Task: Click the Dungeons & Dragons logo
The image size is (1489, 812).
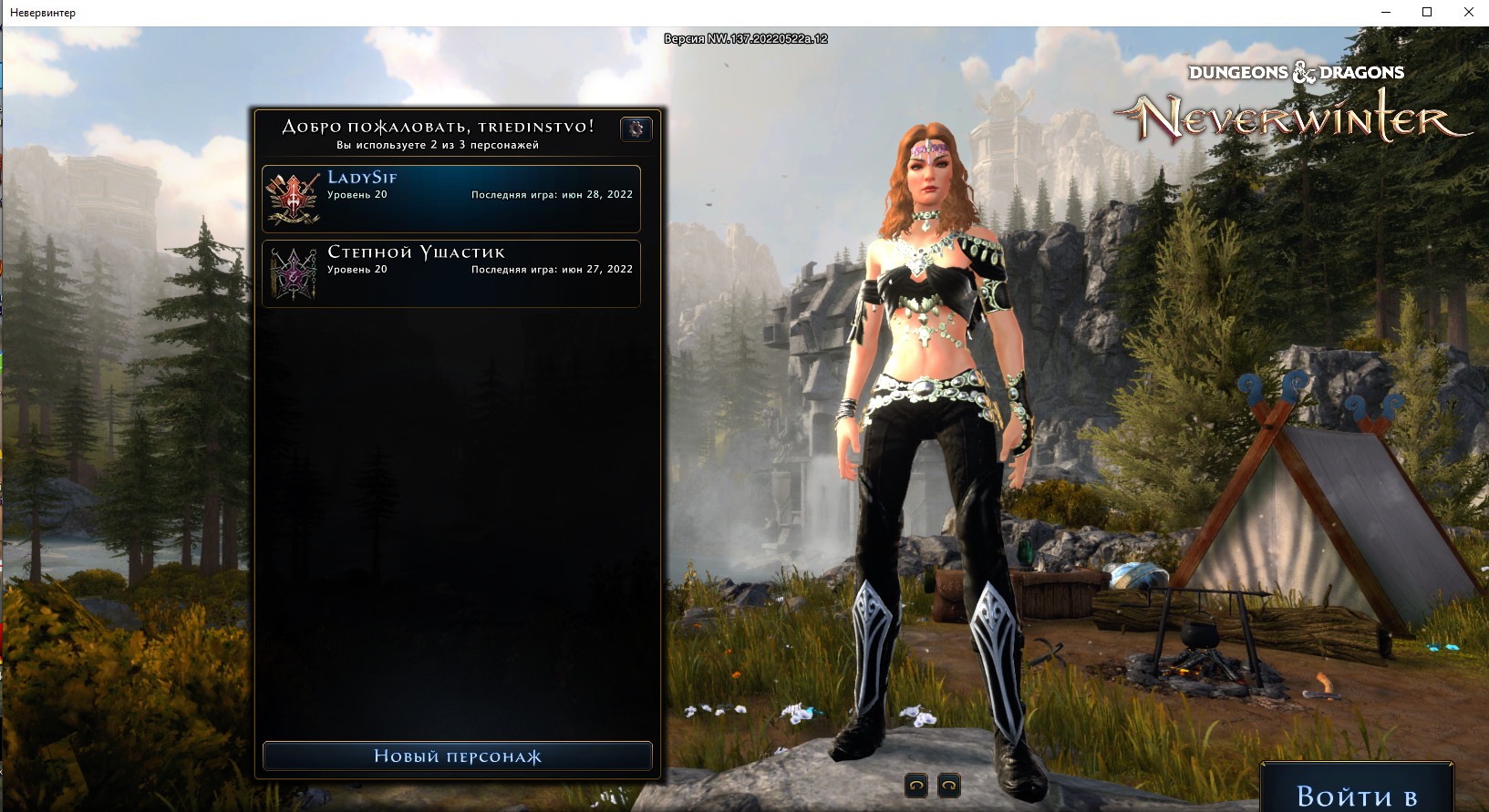Action: [1296, 71]
